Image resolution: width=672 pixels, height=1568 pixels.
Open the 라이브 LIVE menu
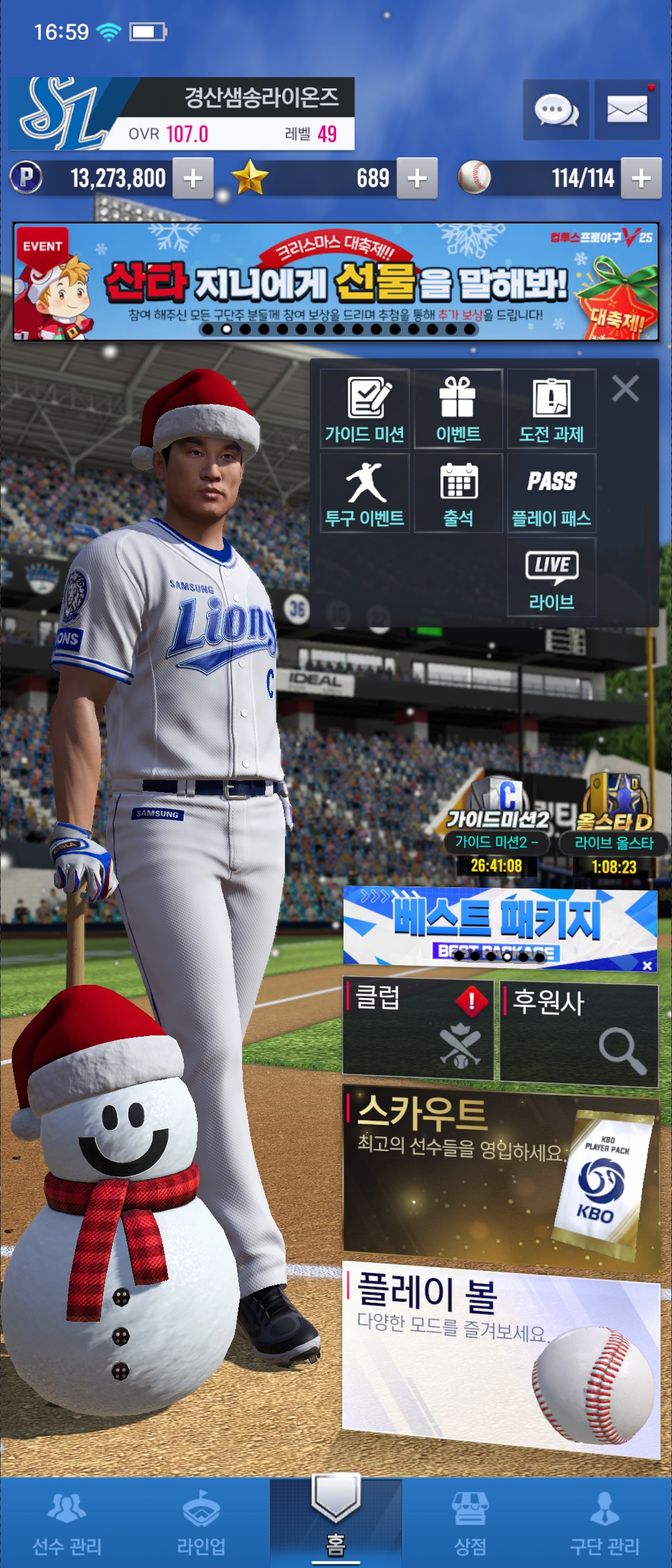[x=551, y=577]
